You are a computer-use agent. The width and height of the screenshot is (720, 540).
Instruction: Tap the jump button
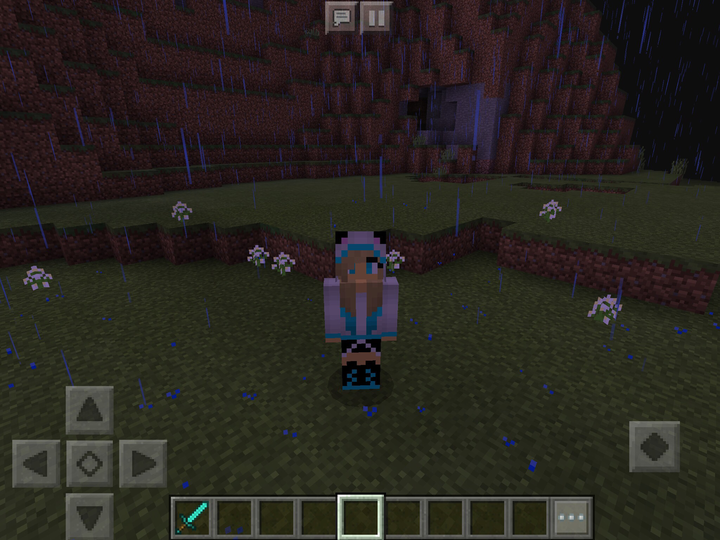pos(655,446)
